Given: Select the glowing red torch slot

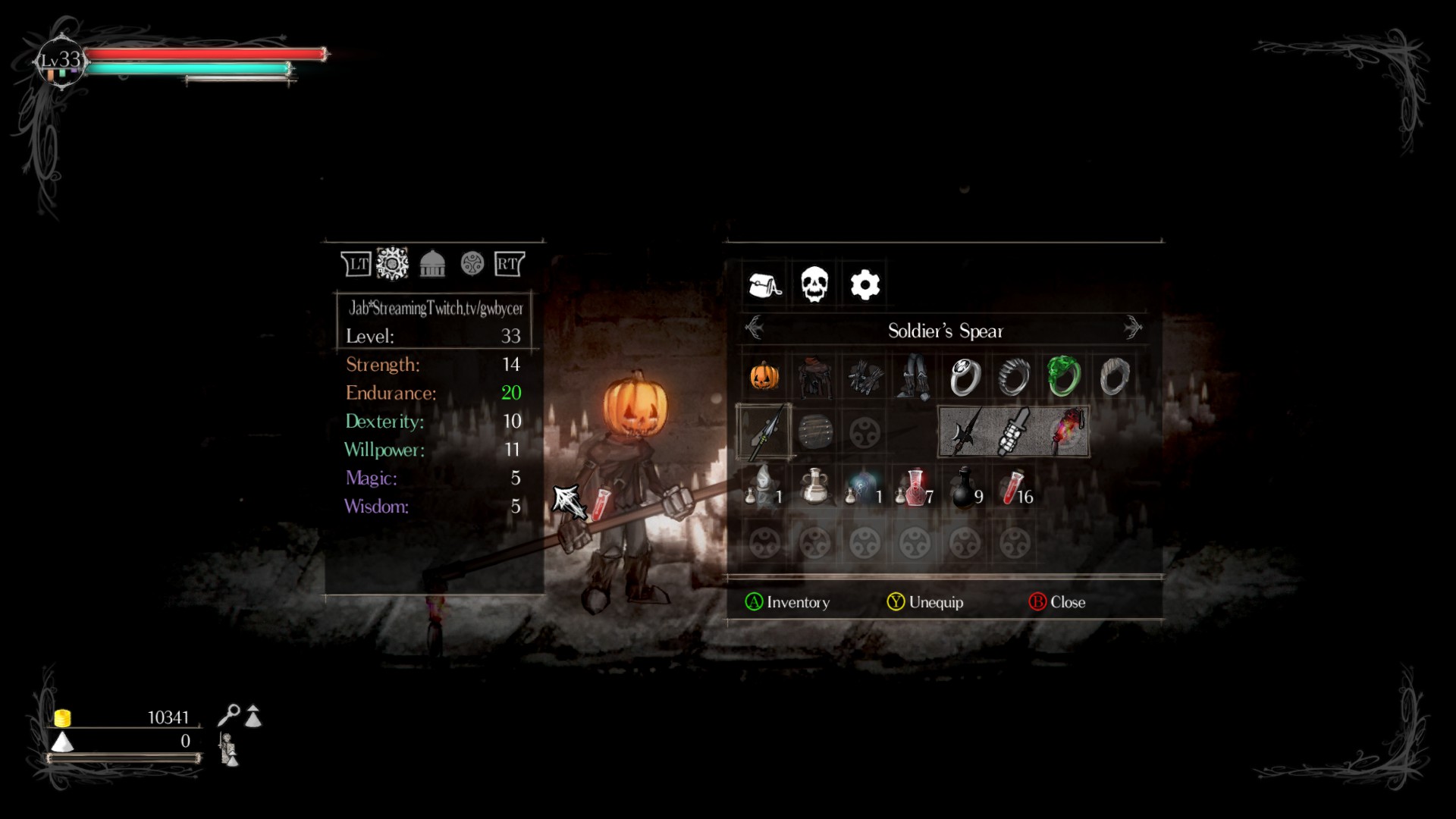Looking at the screenshot, I should 1065,432.
